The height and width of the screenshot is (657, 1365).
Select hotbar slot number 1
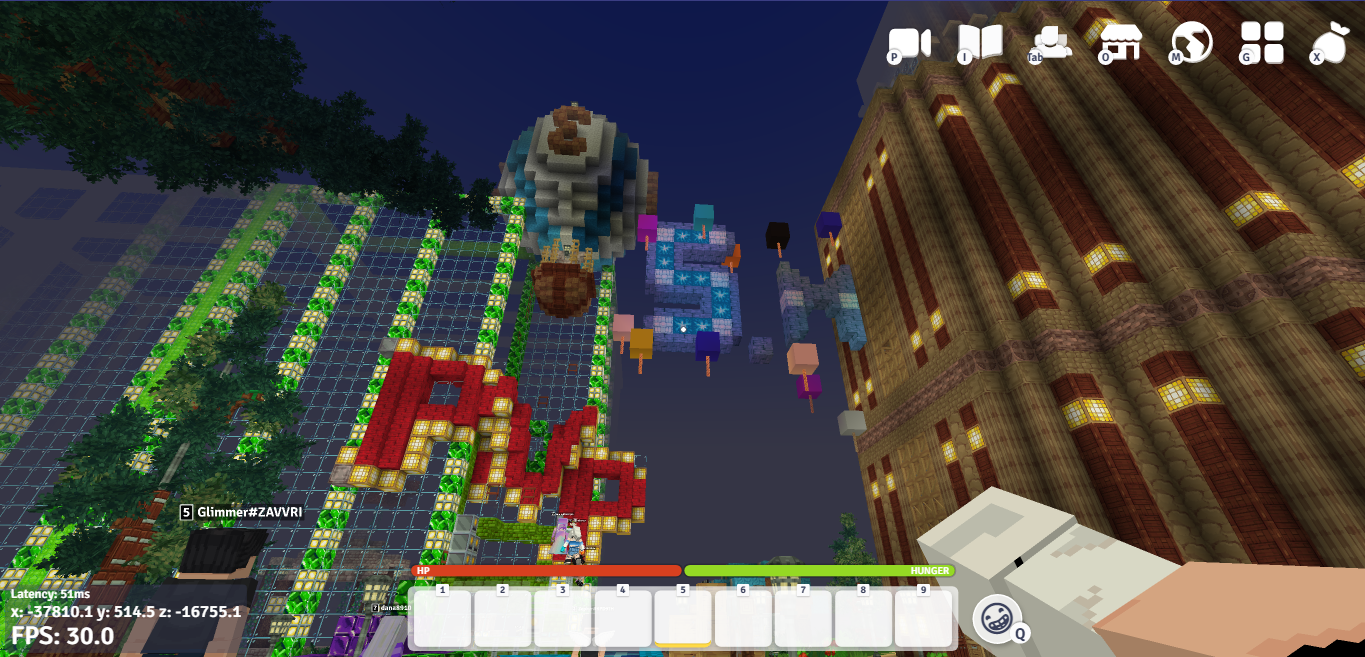pyautogui.click(x=443, y=619)
